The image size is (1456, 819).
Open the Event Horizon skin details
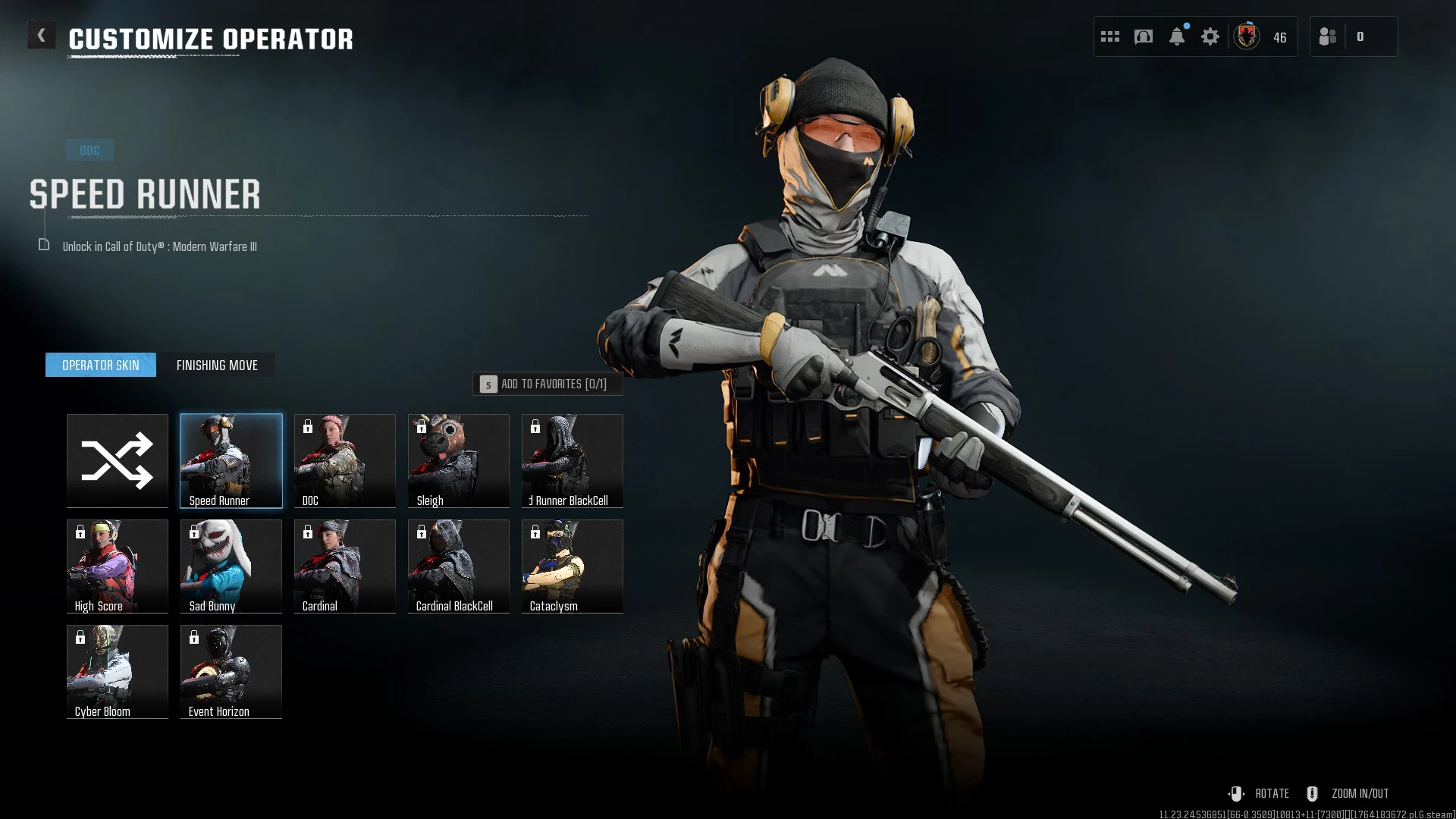[x=231, y=671]
